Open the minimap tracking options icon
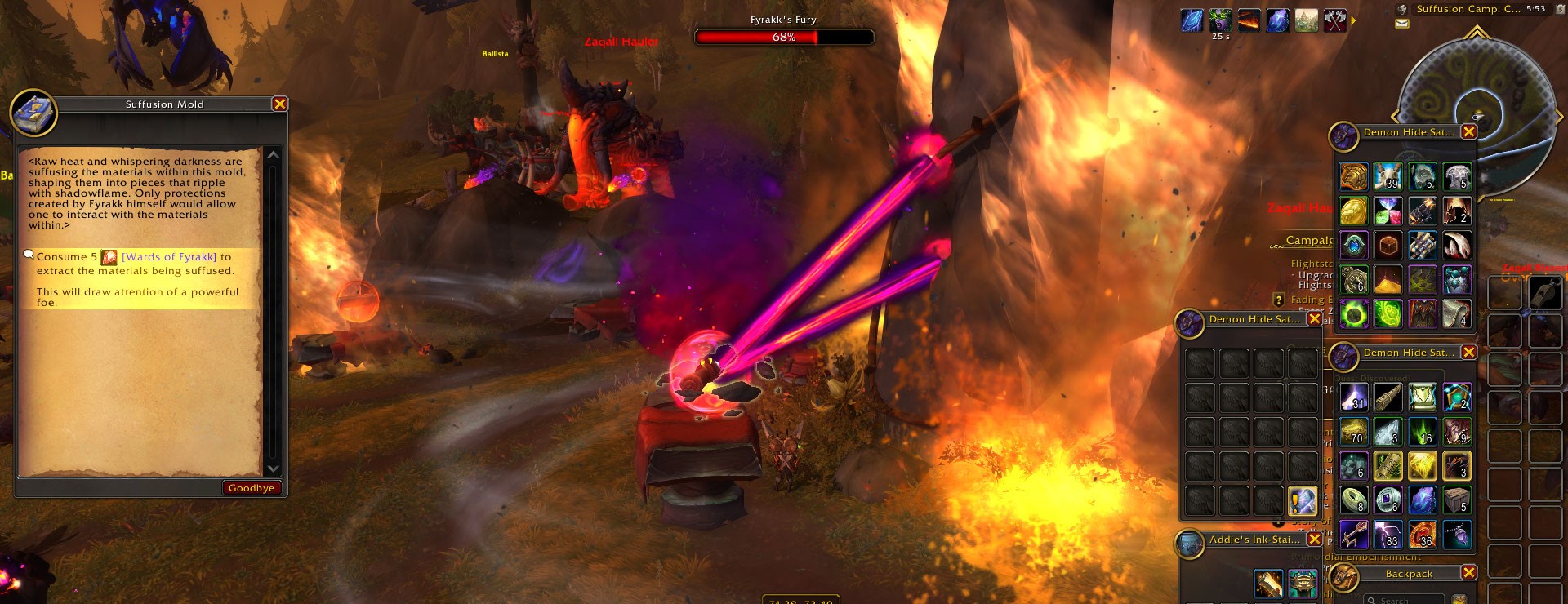This screenshot has height=604, width=1568. (x=1402, y=9)
